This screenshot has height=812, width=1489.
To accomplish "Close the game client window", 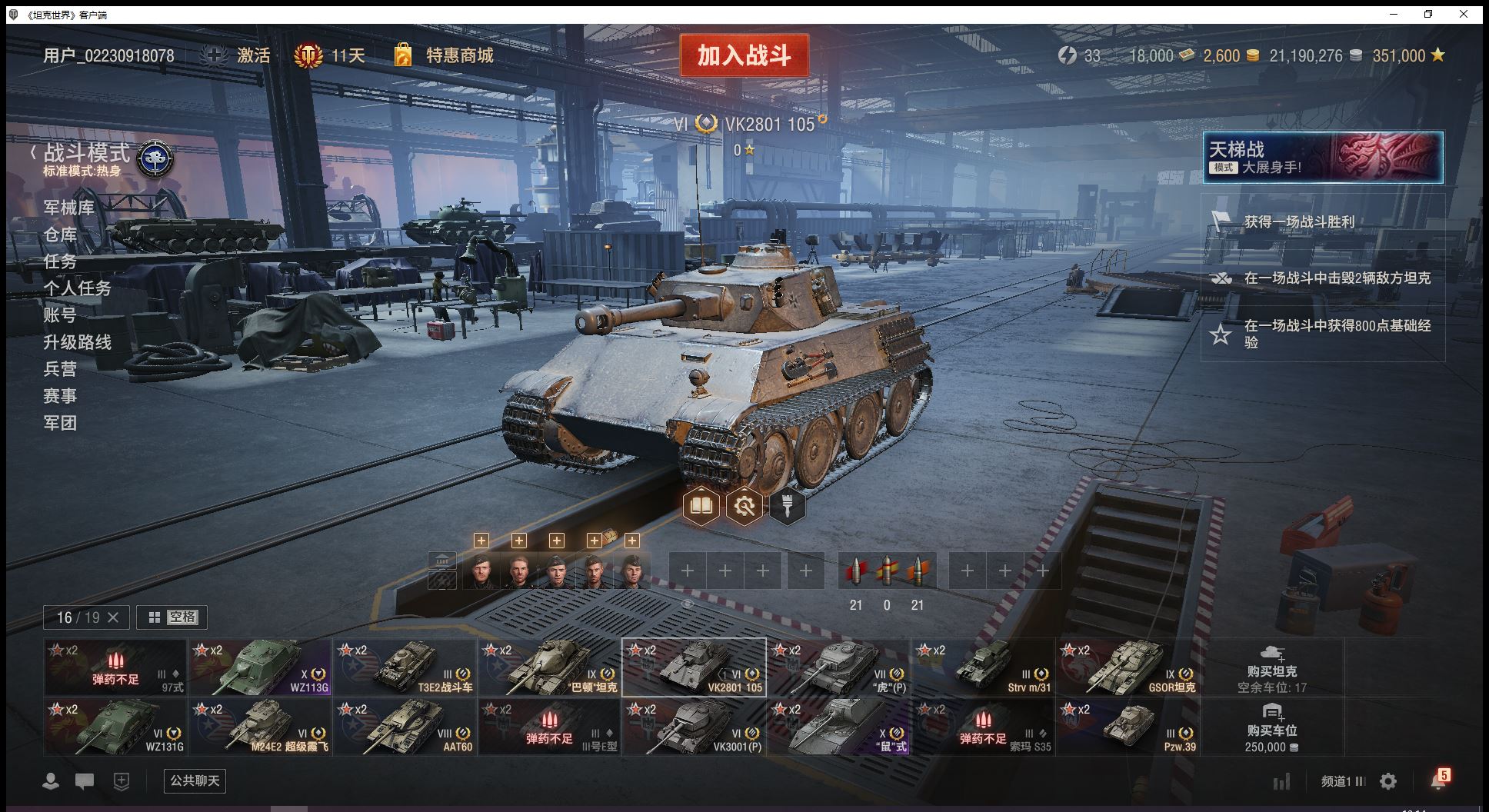I will [1464, 14].
